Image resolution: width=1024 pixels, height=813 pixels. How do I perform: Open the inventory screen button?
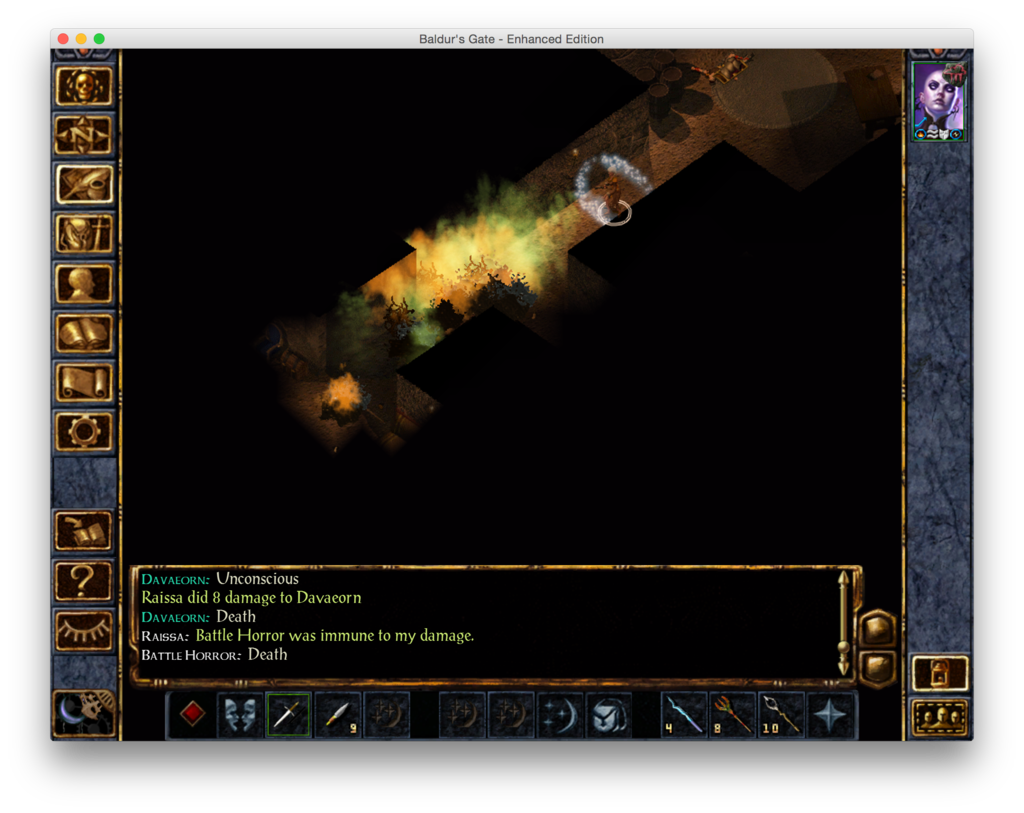point(84,234)
